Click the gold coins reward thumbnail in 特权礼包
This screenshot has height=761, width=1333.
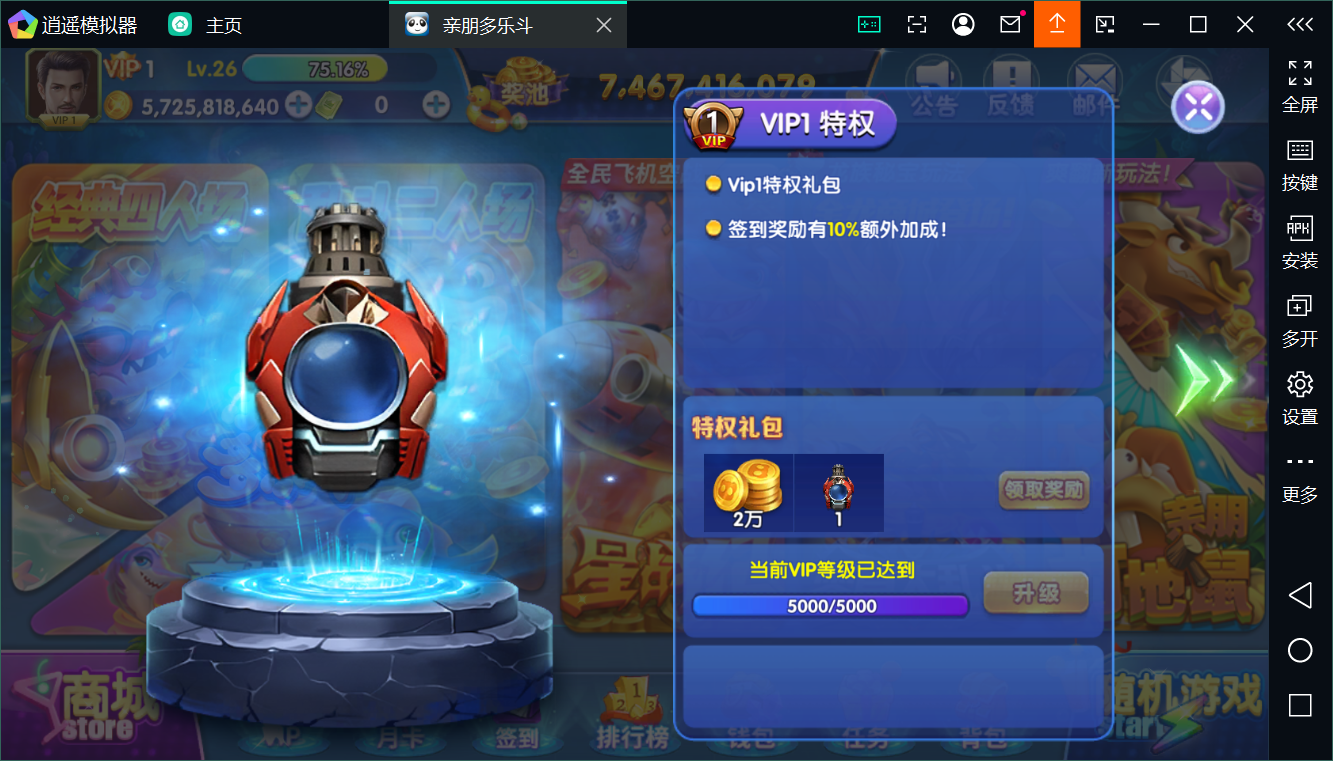747,490
